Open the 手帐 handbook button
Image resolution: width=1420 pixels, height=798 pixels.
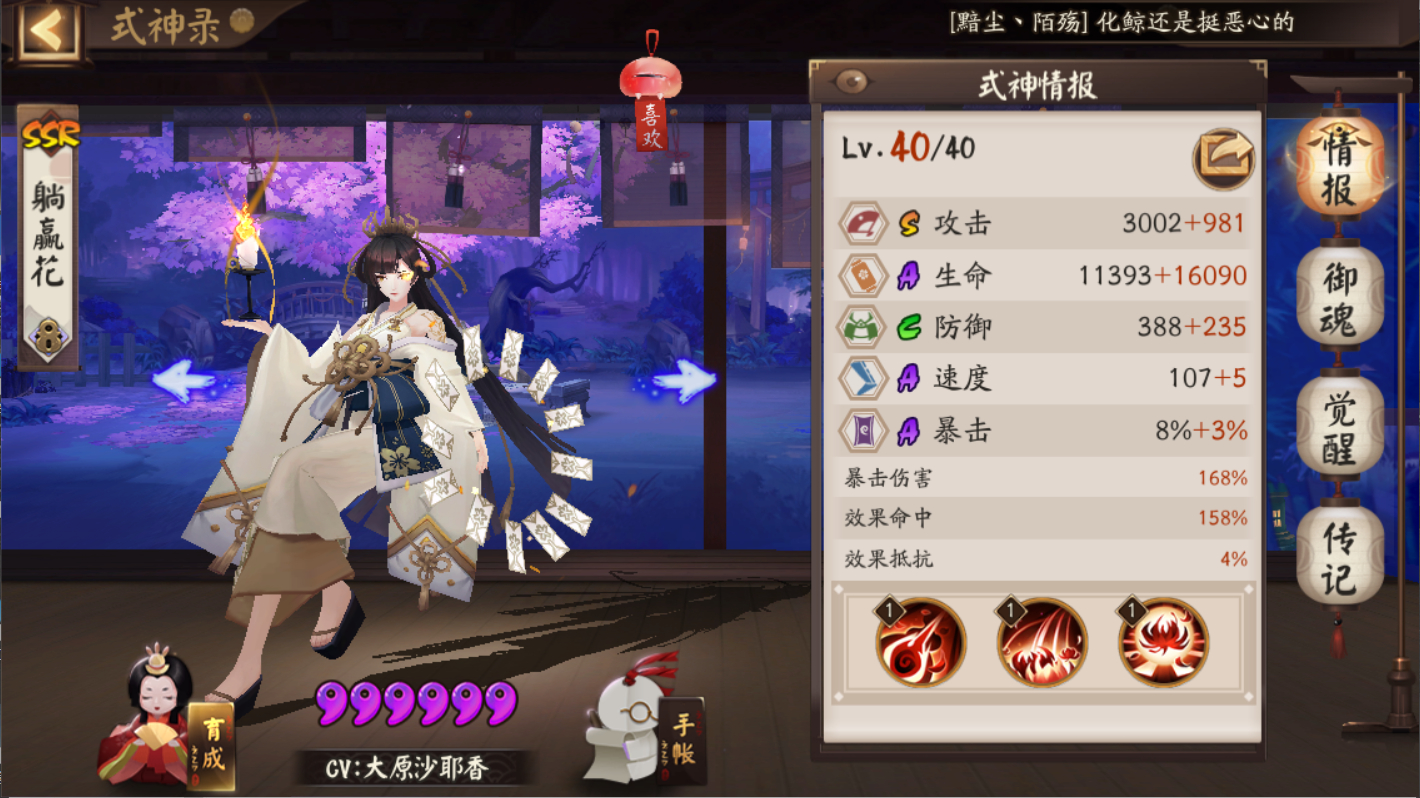coord(682,739)
